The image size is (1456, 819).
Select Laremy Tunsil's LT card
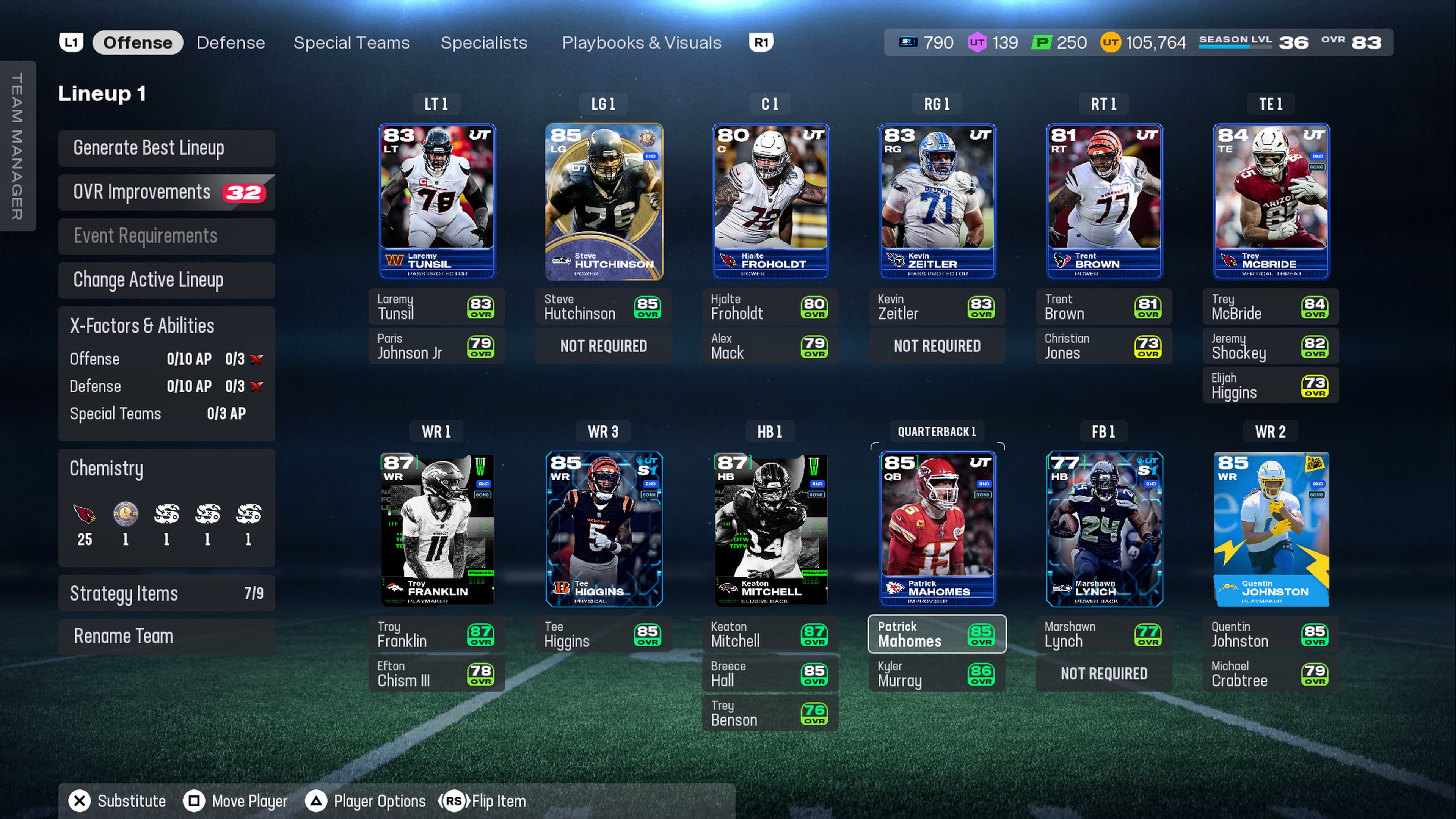[437, 201]
